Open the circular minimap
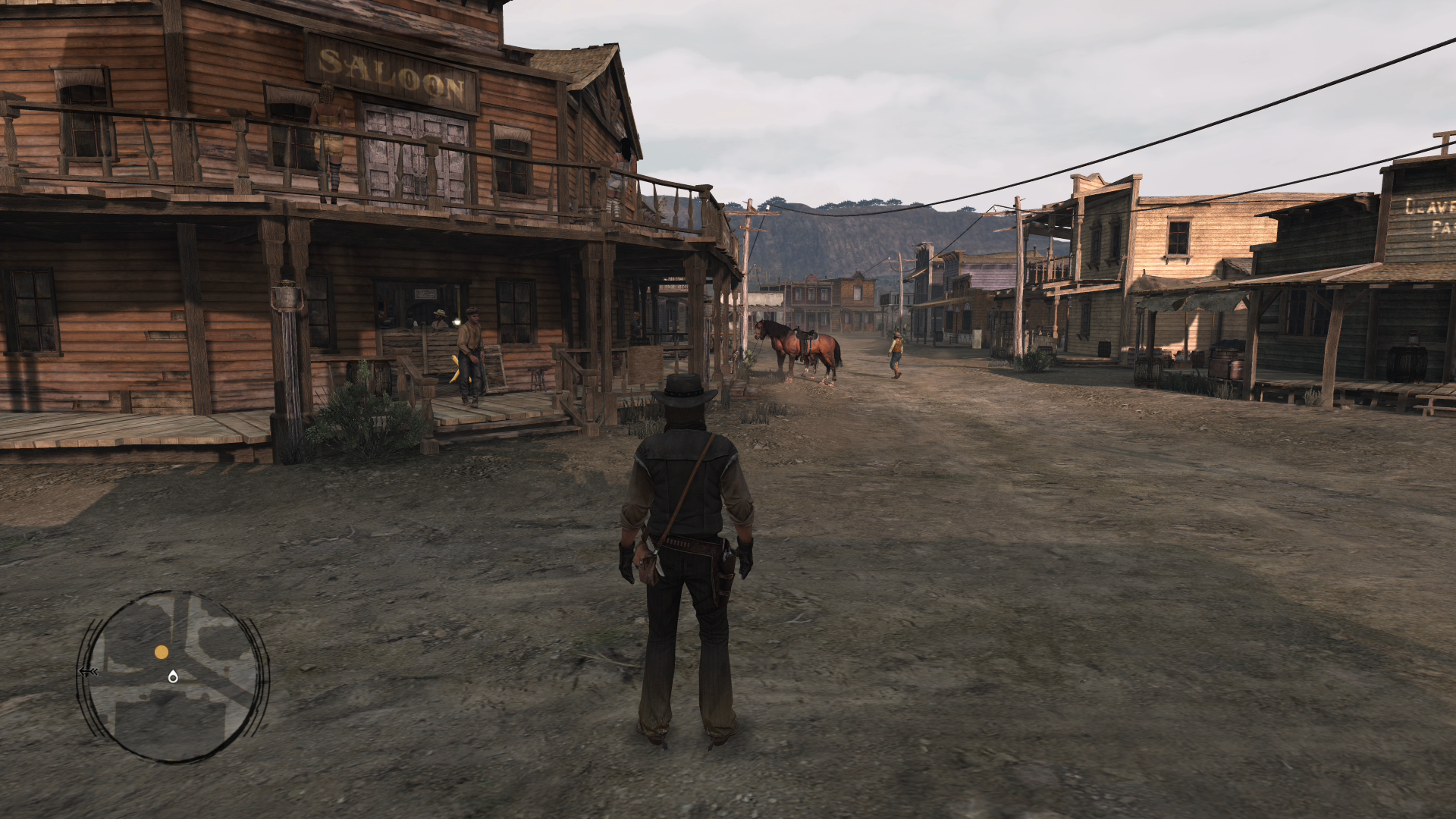 click(x=173, y=676)
